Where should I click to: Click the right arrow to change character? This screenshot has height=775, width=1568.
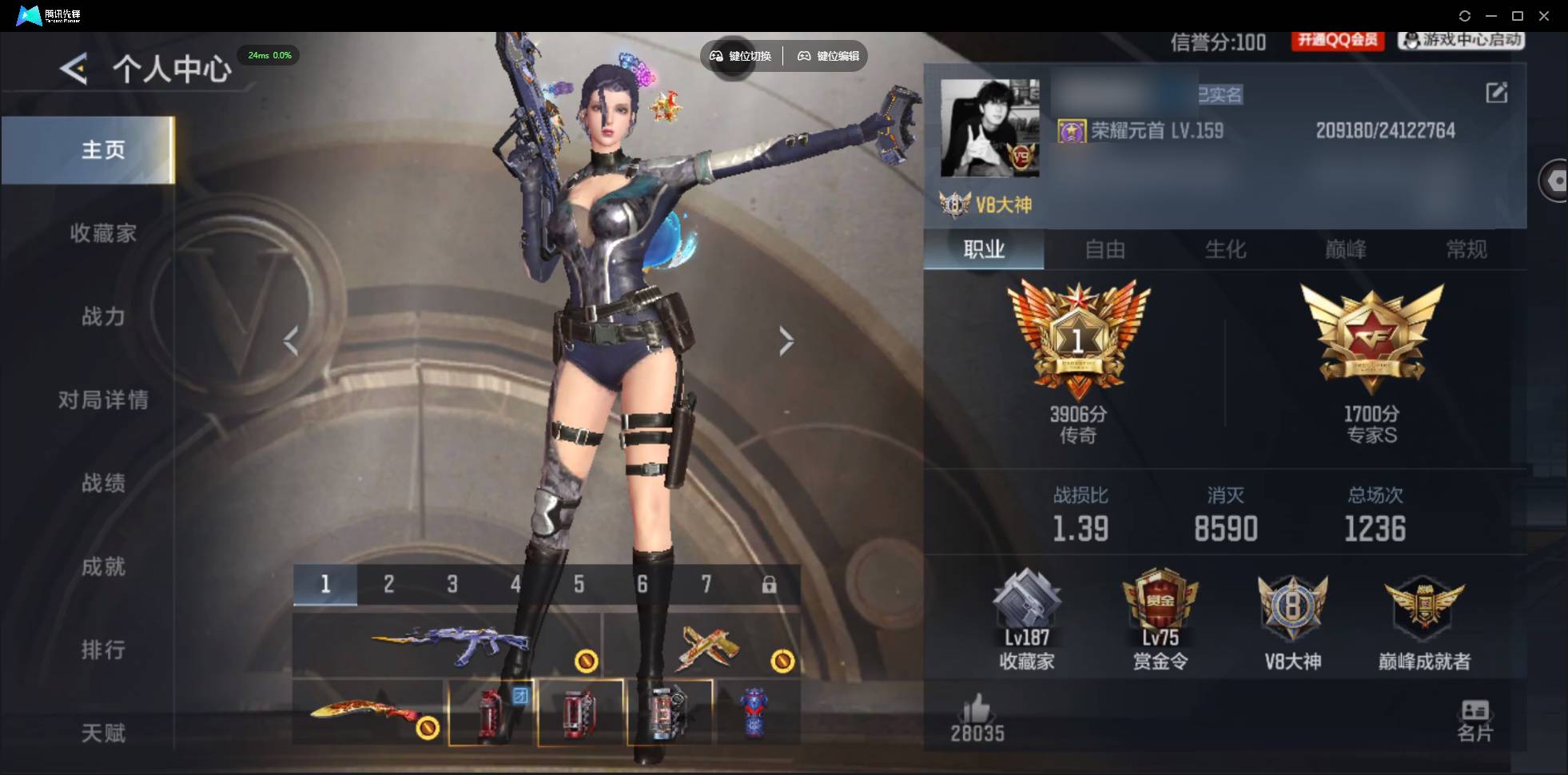pos(786,341)
